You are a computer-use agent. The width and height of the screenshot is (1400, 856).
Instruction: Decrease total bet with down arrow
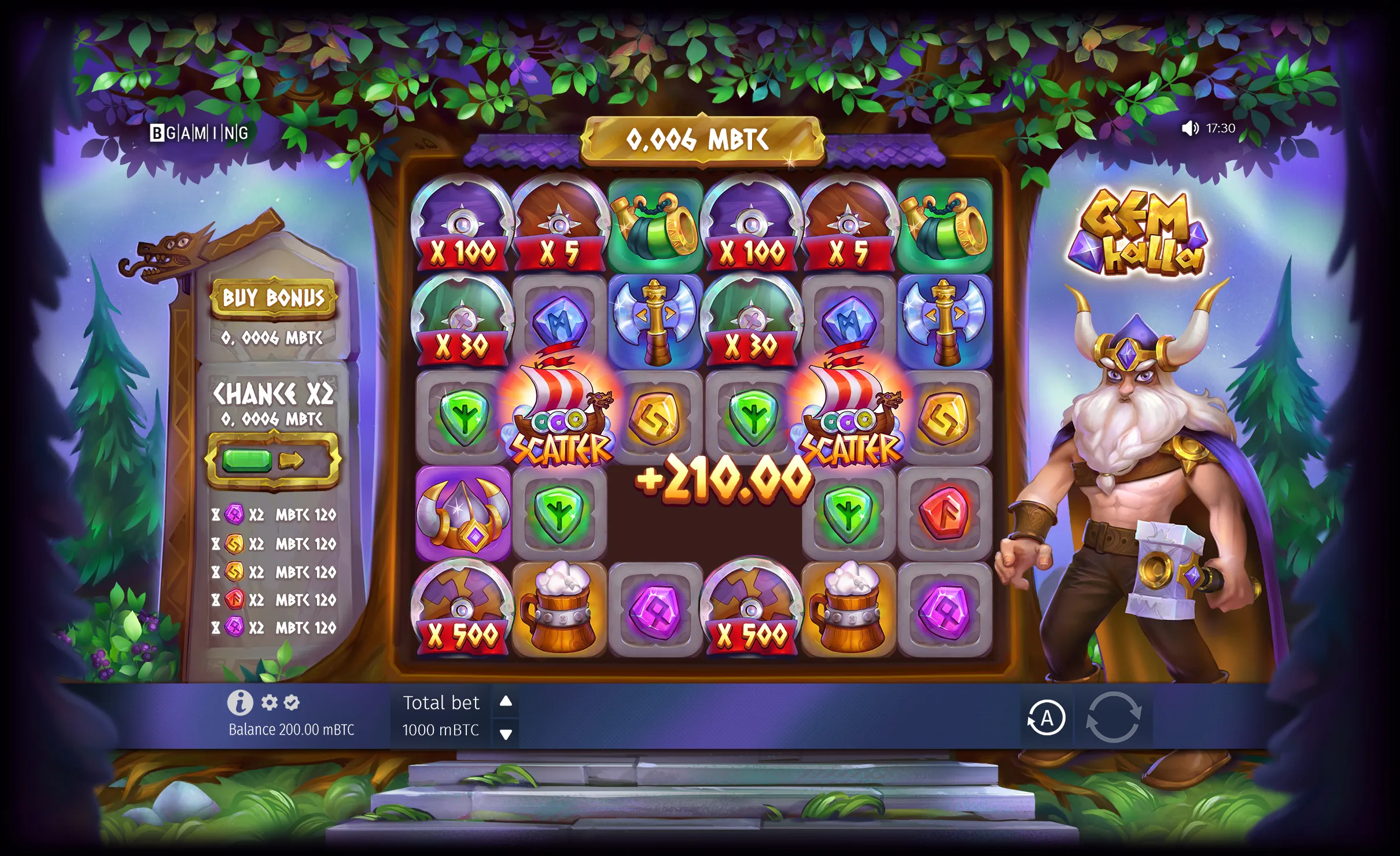506,734
